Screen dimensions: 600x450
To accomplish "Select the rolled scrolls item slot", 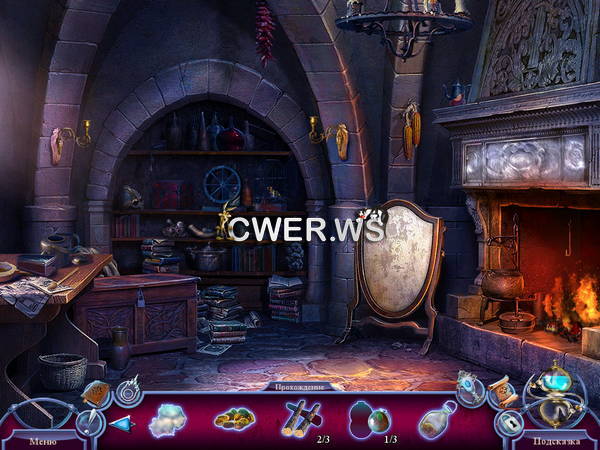I will coord(301,416).
